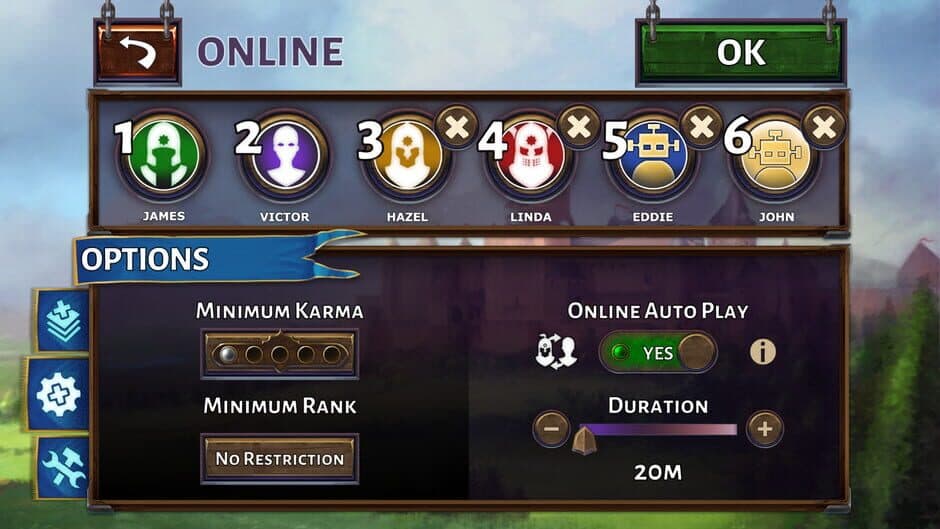
Task: Open the Minimum Rank No Restriction dropdown
Action: (280, 459)
